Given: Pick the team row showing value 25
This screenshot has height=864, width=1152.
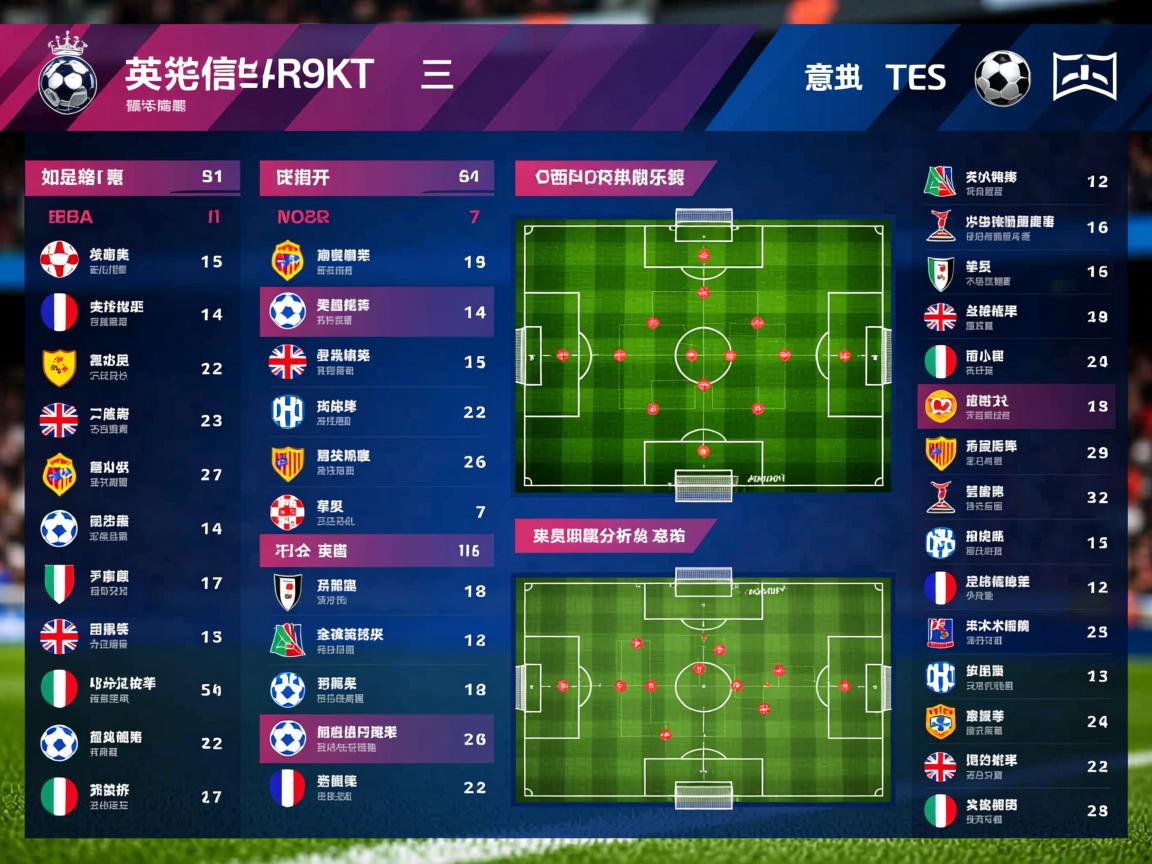Looking at the screenshot, I should [x=1016, y=632].
